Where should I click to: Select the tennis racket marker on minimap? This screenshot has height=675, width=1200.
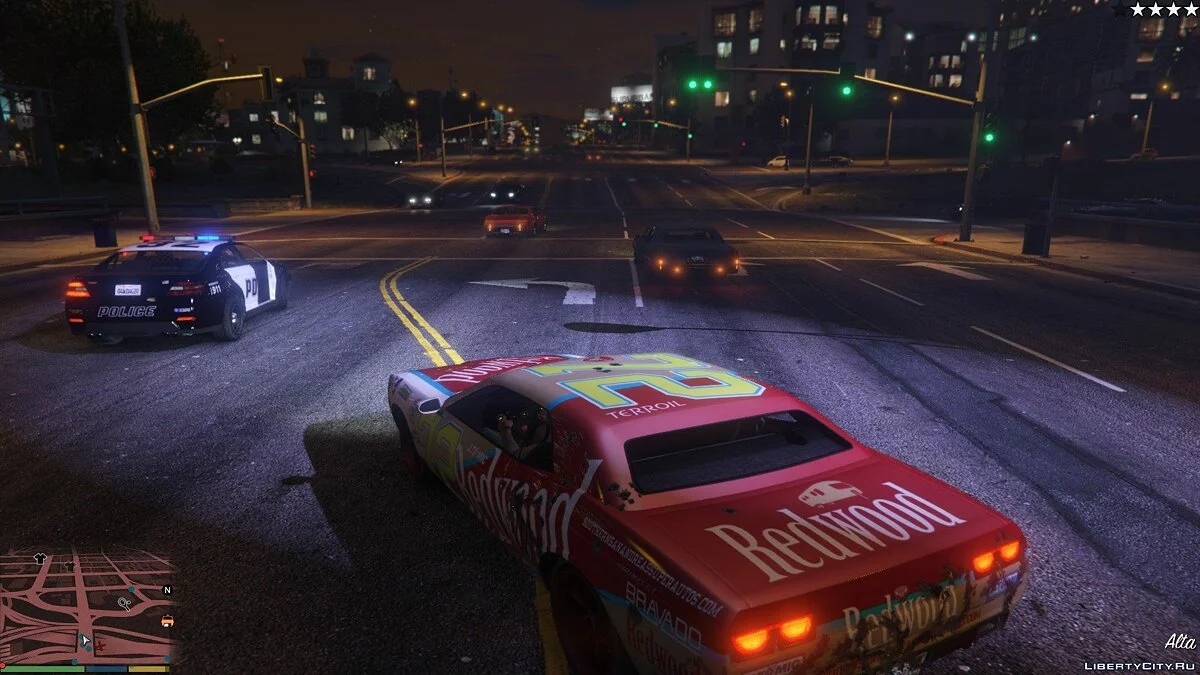click(124, 603)
